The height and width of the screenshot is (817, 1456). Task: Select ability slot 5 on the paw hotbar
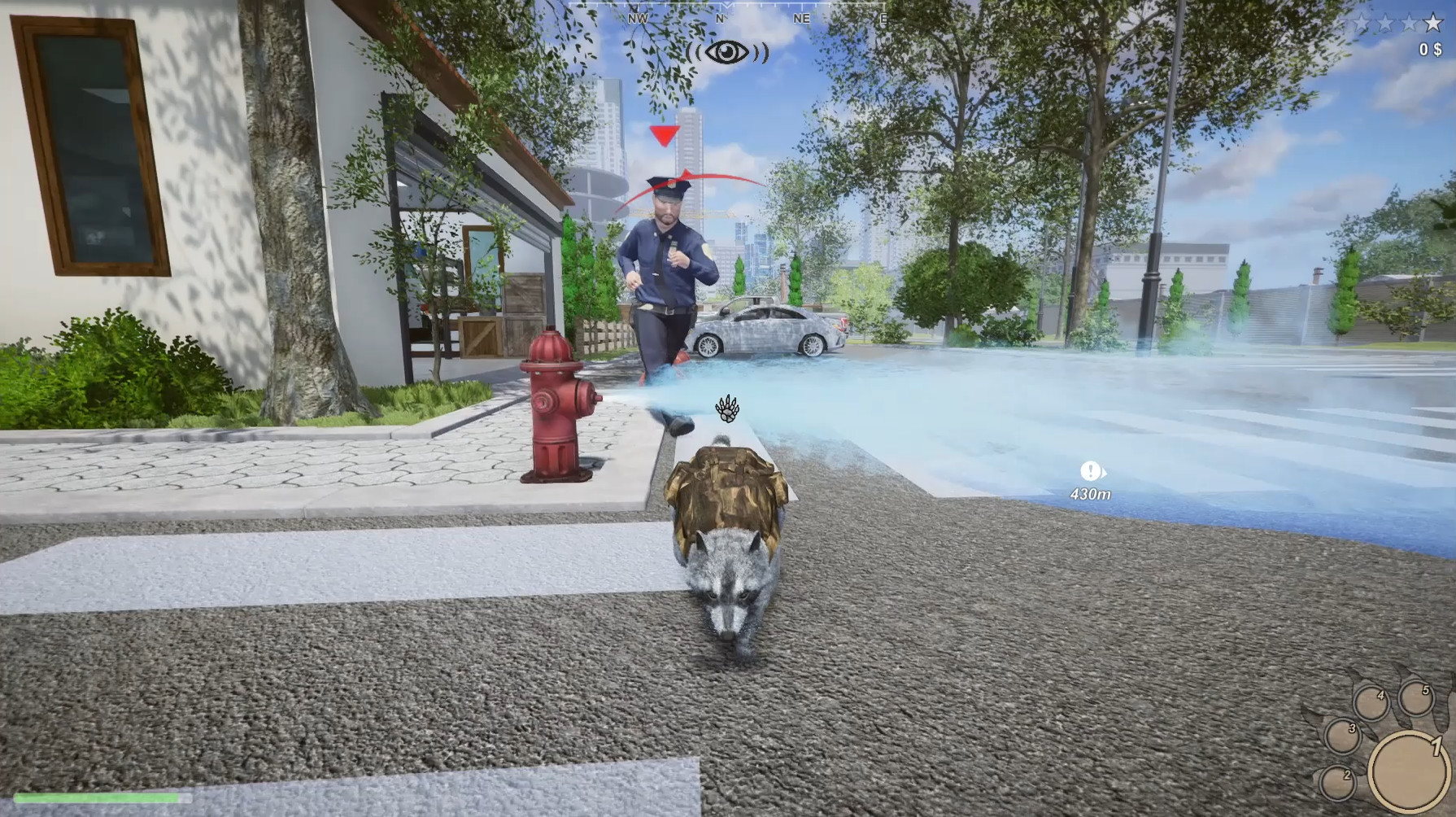point(1417,698)
